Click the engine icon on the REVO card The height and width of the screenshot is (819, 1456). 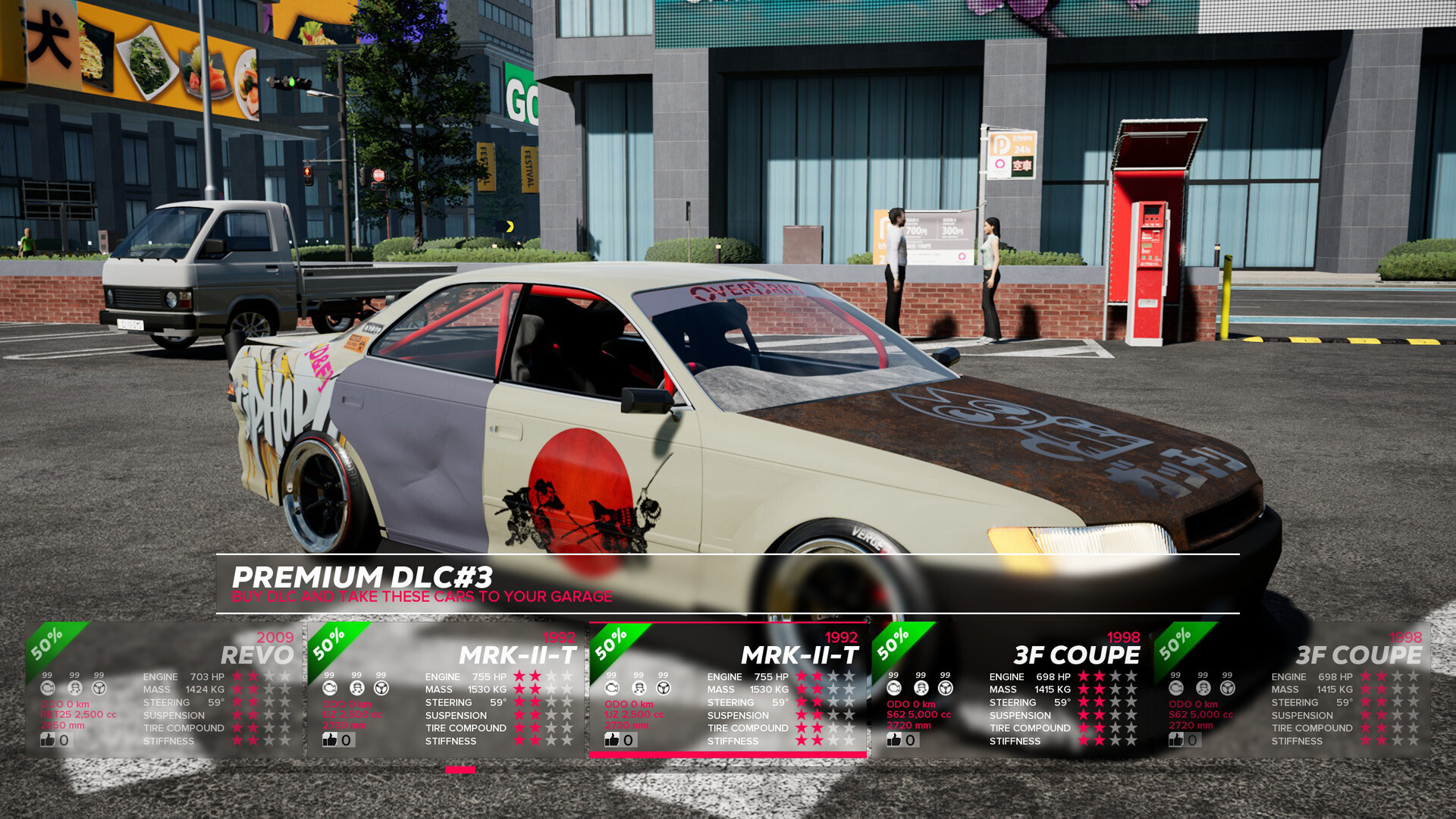click(x=49, y=688)
